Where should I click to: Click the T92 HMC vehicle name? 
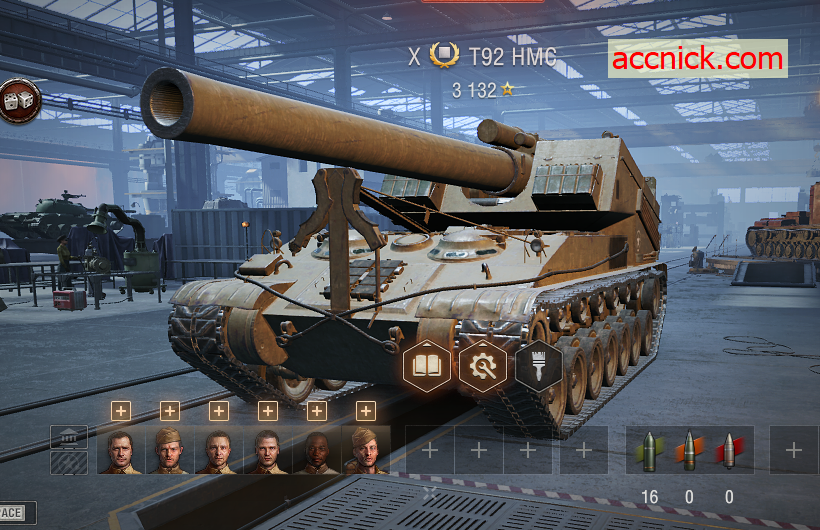(512, 56)
